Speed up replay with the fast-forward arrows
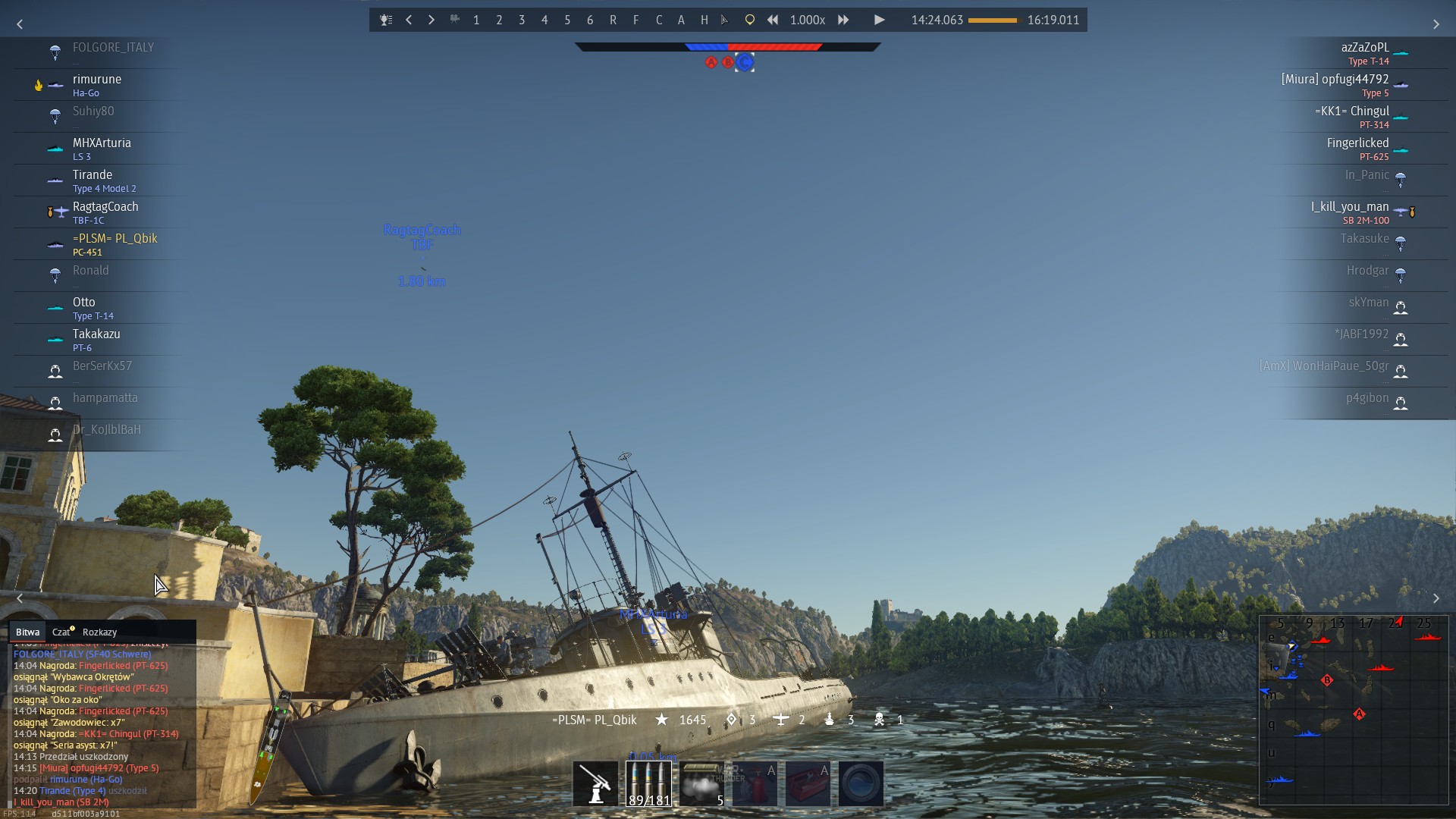Screen dimensions: 1456x819 (843, 20)
